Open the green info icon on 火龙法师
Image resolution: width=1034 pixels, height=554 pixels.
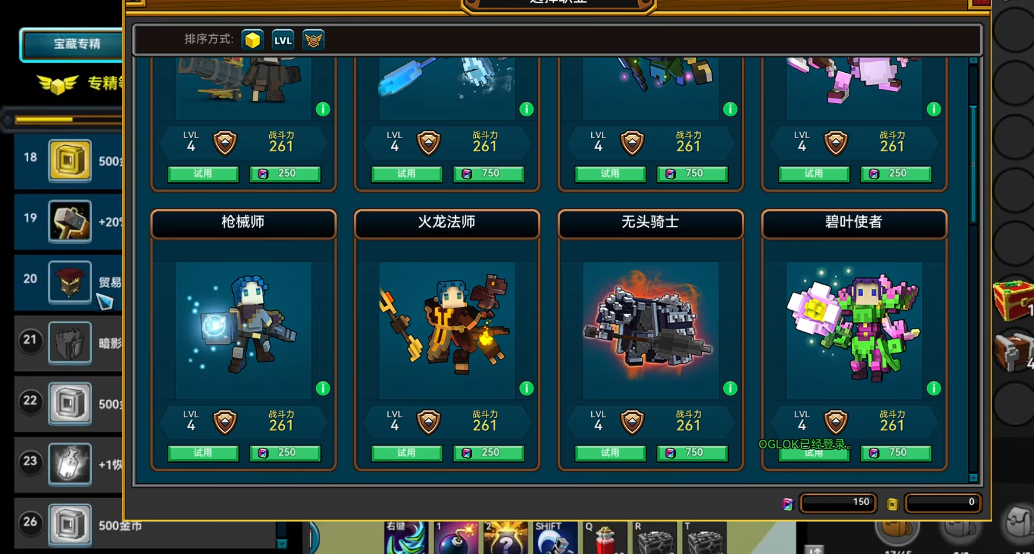pos(526,388)
